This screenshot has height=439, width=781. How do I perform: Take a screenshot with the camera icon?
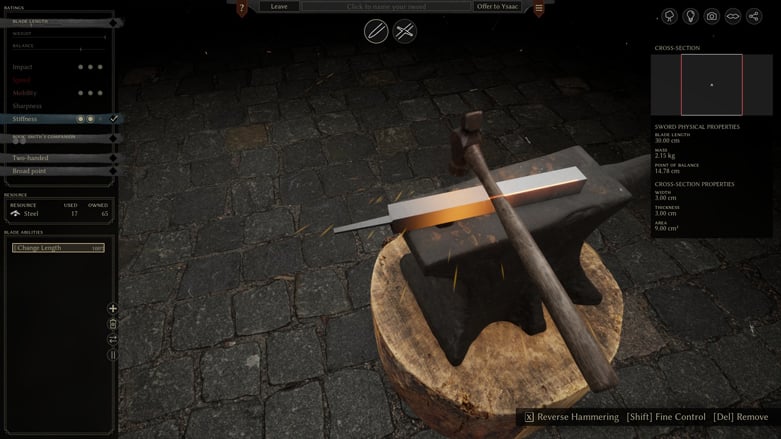pyautogui.click(x=711, y=16)
